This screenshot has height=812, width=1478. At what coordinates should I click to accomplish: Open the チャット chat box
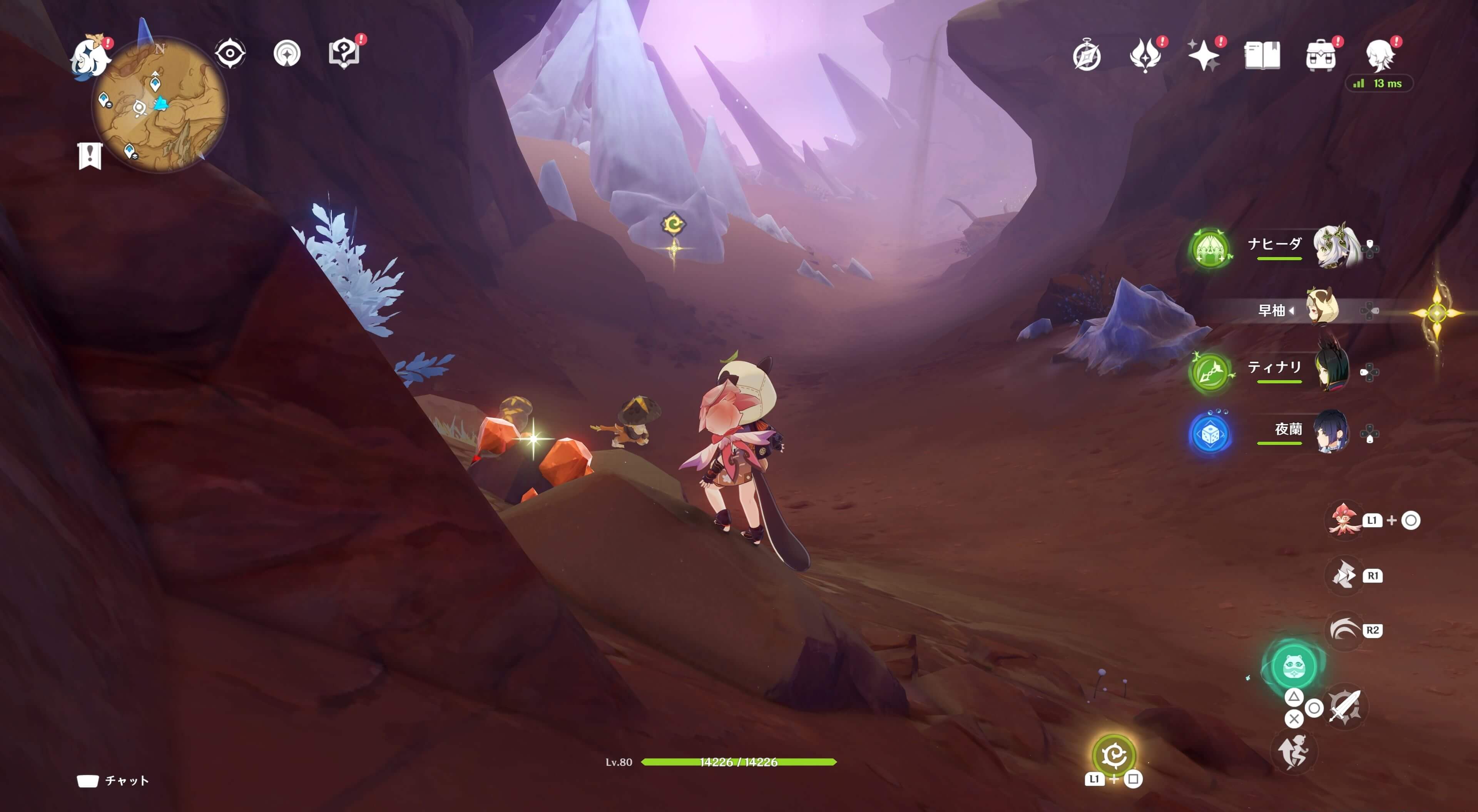coord(114,780)
